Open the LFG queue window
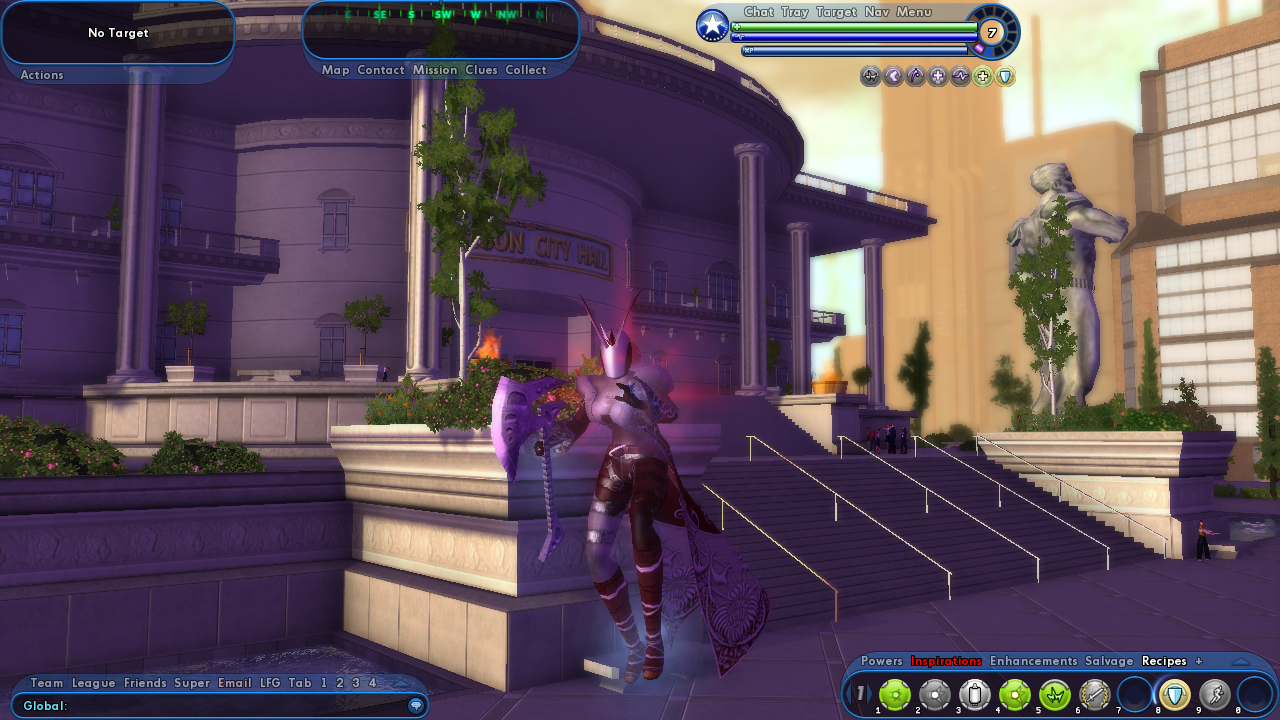This screenshot has width=1280, height=720. pyautogui.click(x=270, y=683)
